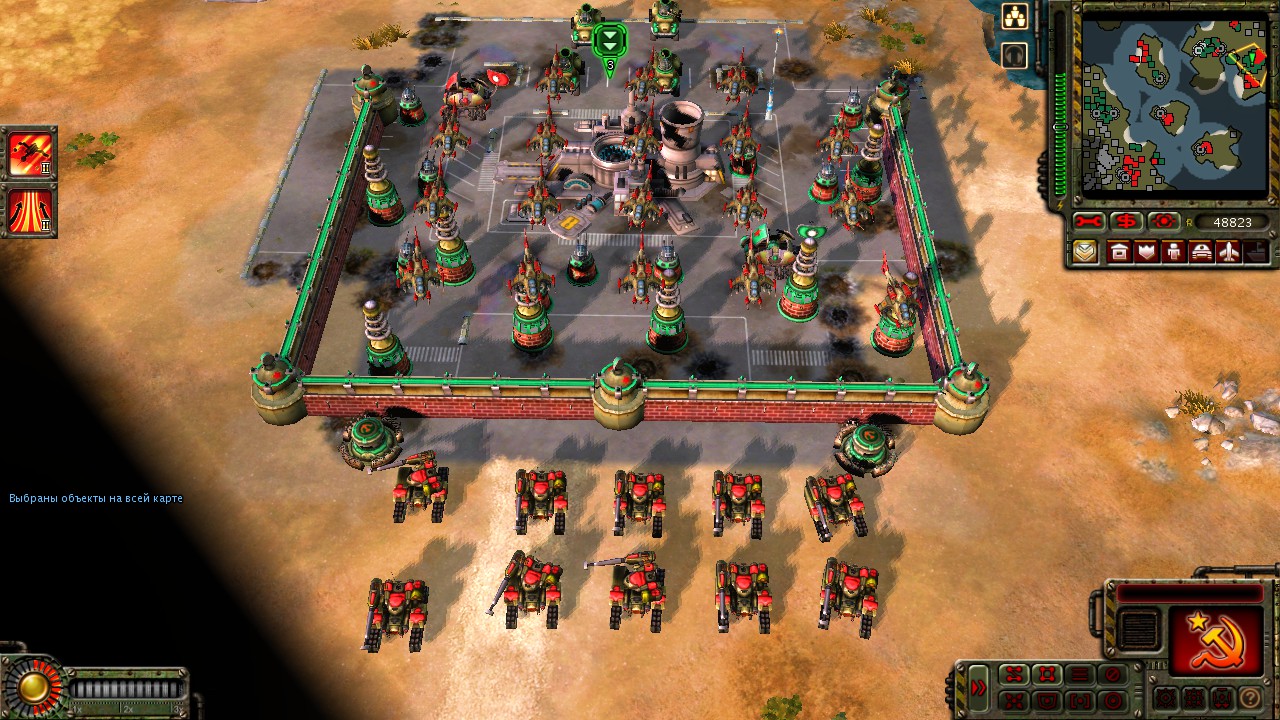Click the structures build tab icon
The width and height of the screenshot is (1280, 720).
coord(1117,252)
